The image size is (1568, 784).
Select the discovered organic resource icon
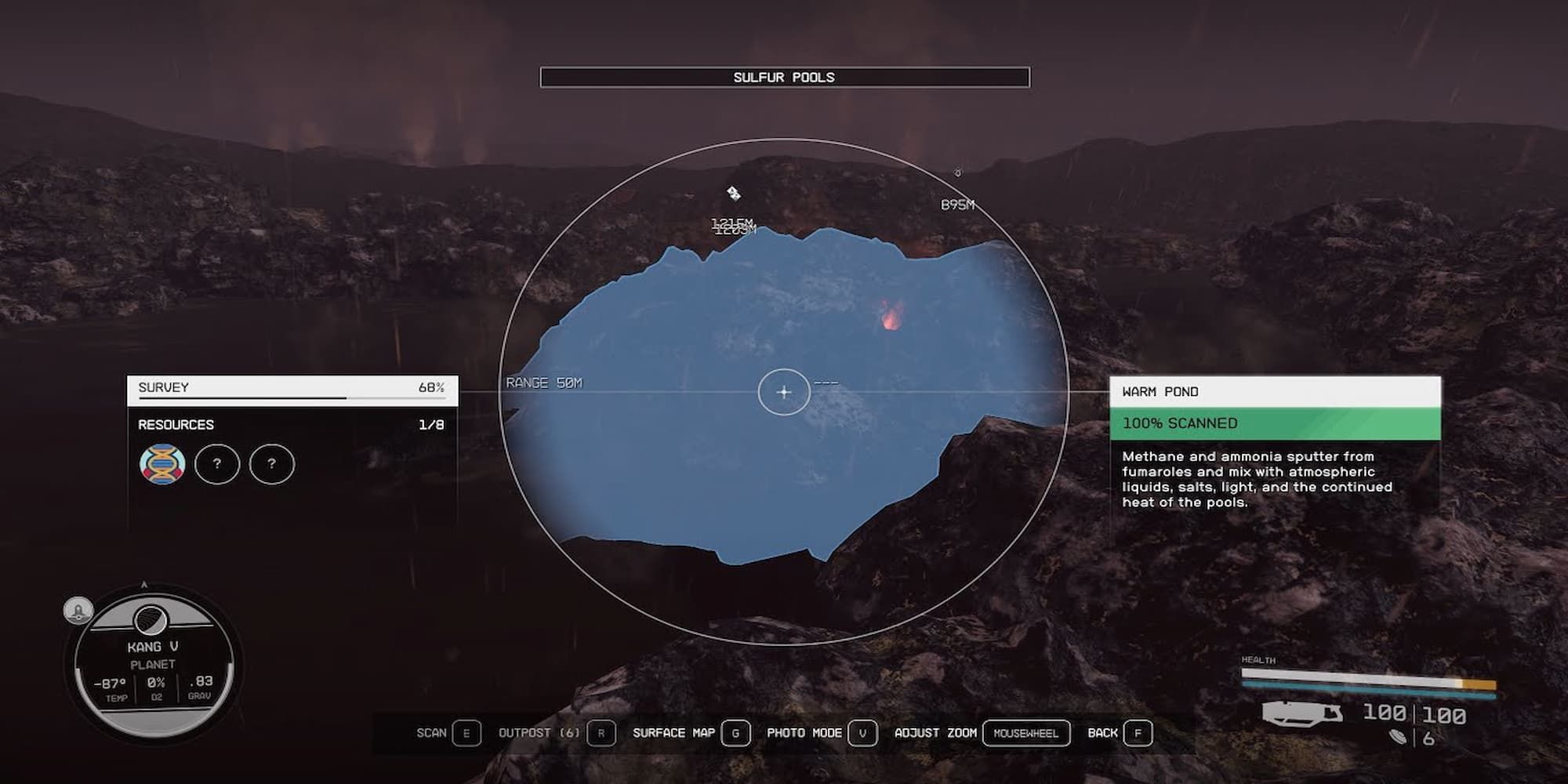click(162, 464)
